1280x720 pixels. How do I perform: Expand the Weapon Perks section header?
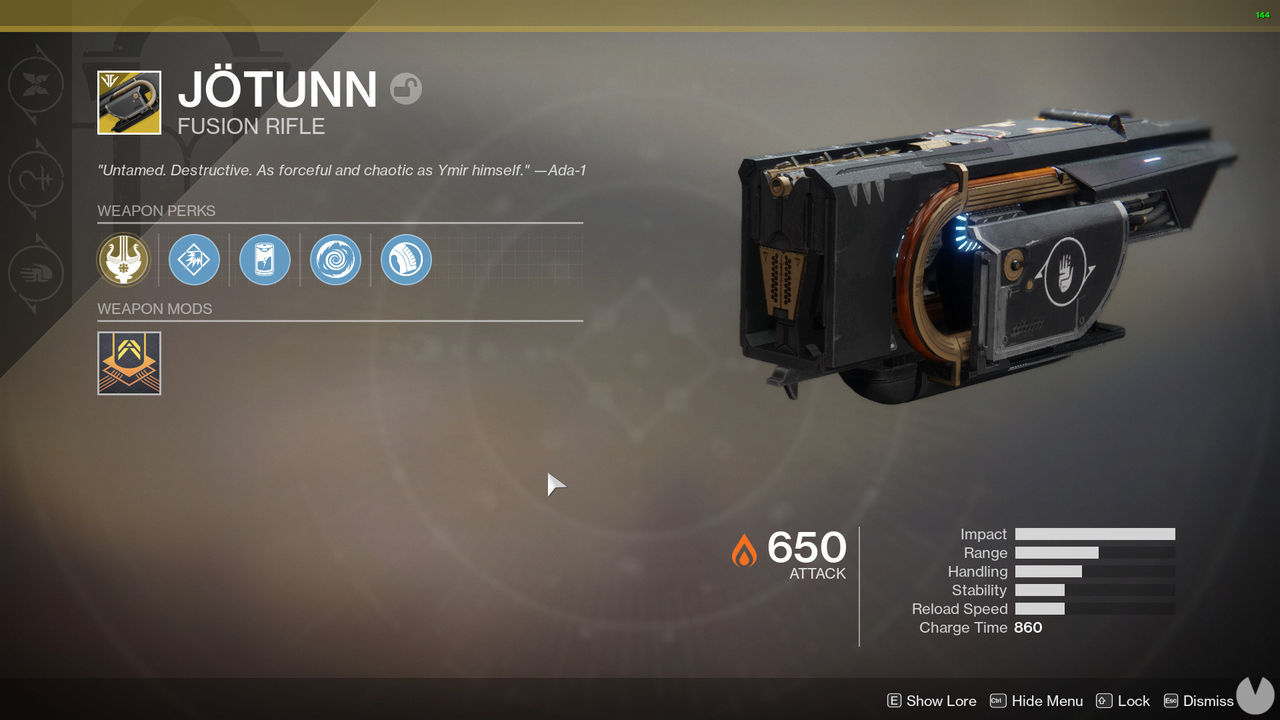(x=156, y=211)
